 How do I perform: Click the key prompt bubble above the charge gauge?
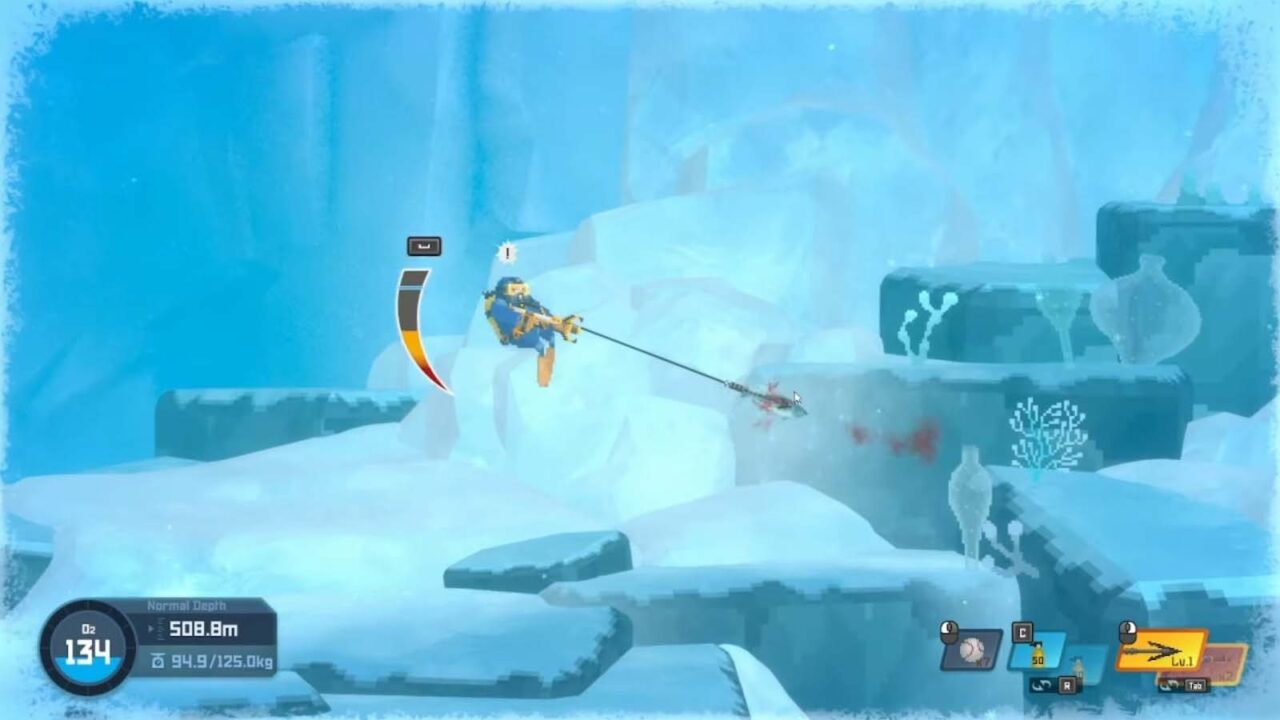422,246
